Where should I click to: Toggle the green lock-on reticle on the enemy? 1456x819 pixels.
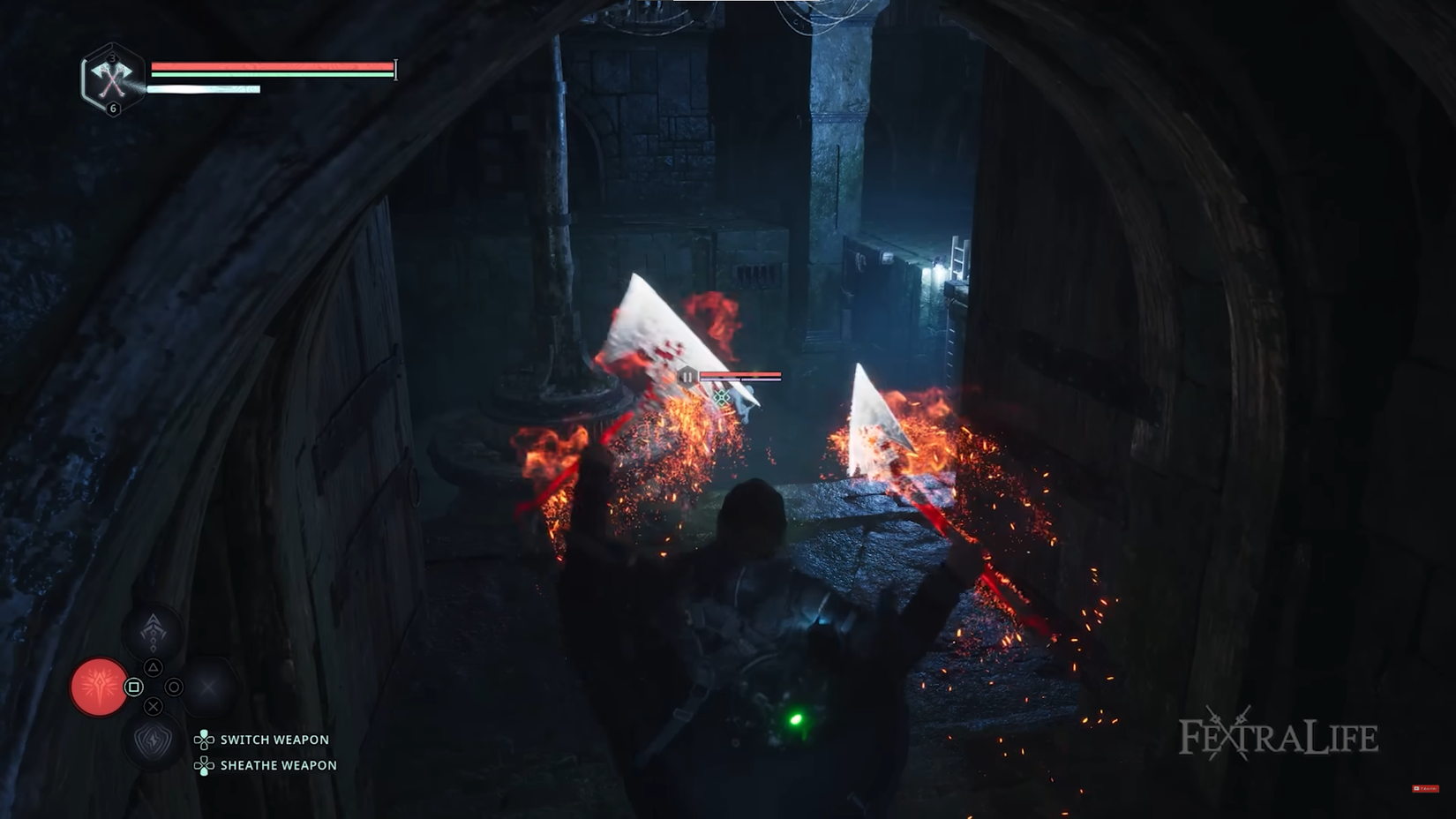click(721, 396)
